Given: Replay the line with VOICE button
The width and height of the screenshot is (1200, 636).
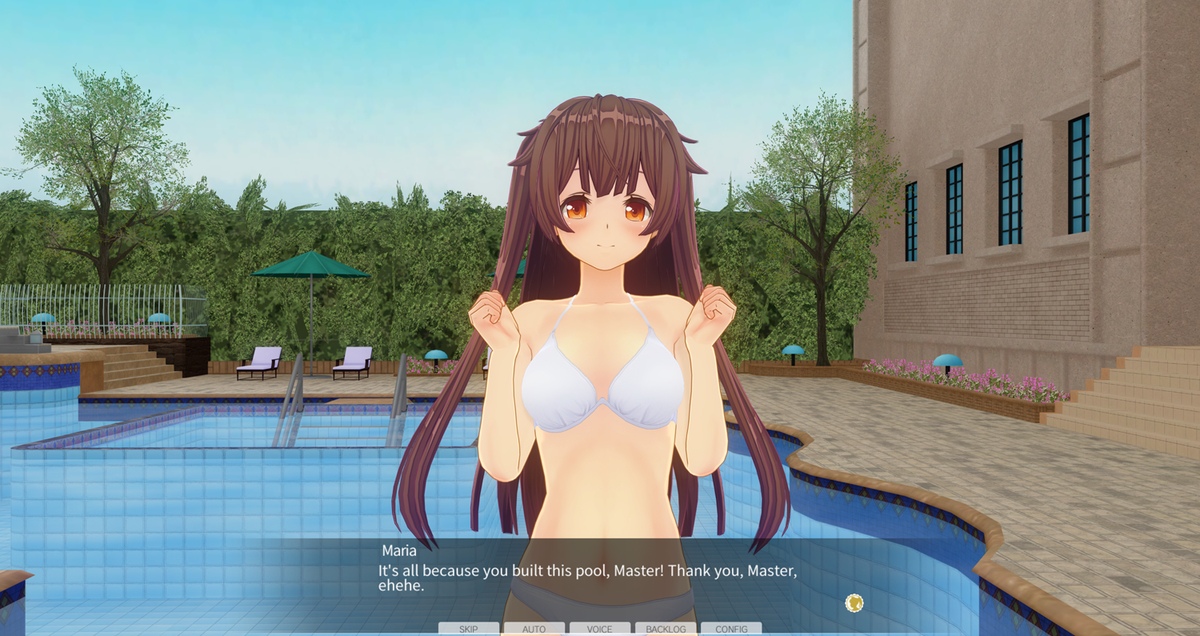Looking at the screenshot, I should (600, 629).
